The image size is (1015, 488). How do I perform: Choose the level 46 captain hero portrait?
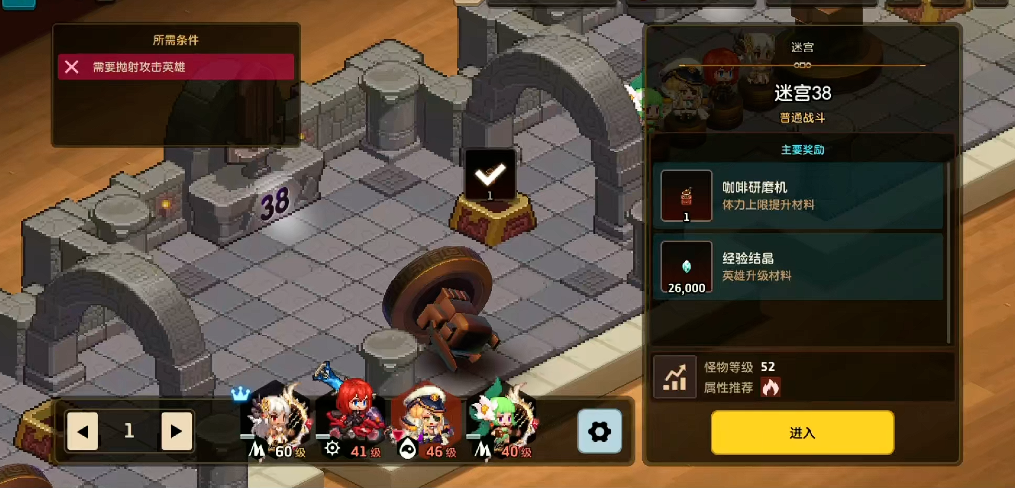[424, 420]
